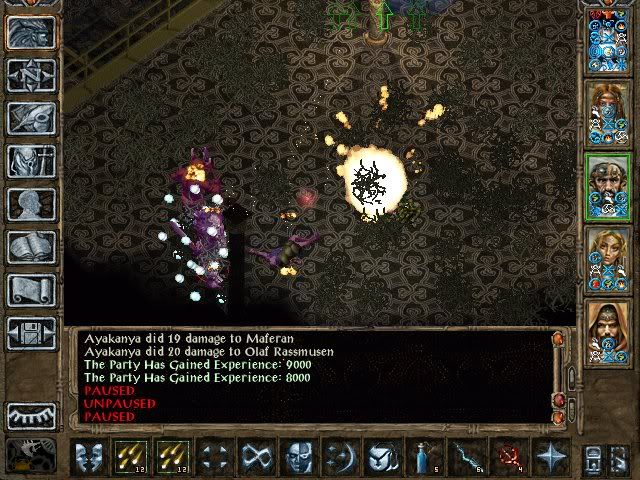
Task: Select the red-haired woman's portrait
Action: tap(607, 111)
